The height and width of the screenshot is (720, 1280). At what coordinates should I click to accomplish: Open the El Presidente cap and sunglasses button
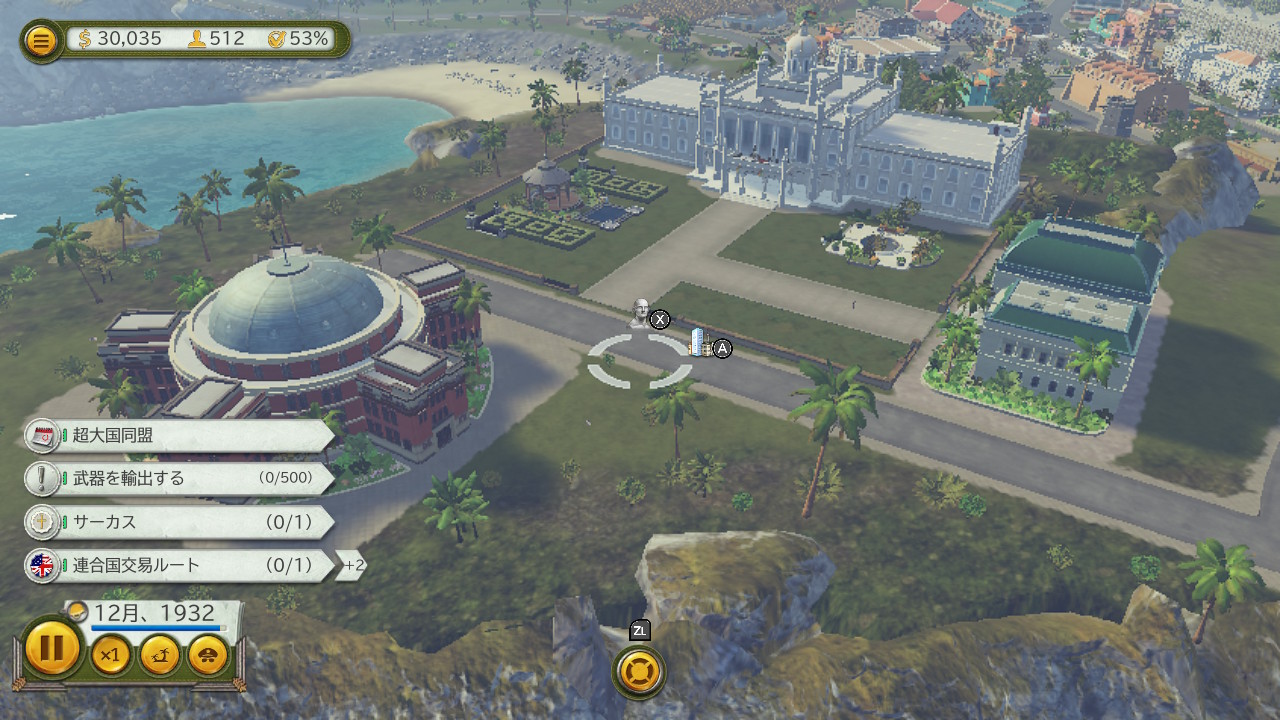pos(208,655)
